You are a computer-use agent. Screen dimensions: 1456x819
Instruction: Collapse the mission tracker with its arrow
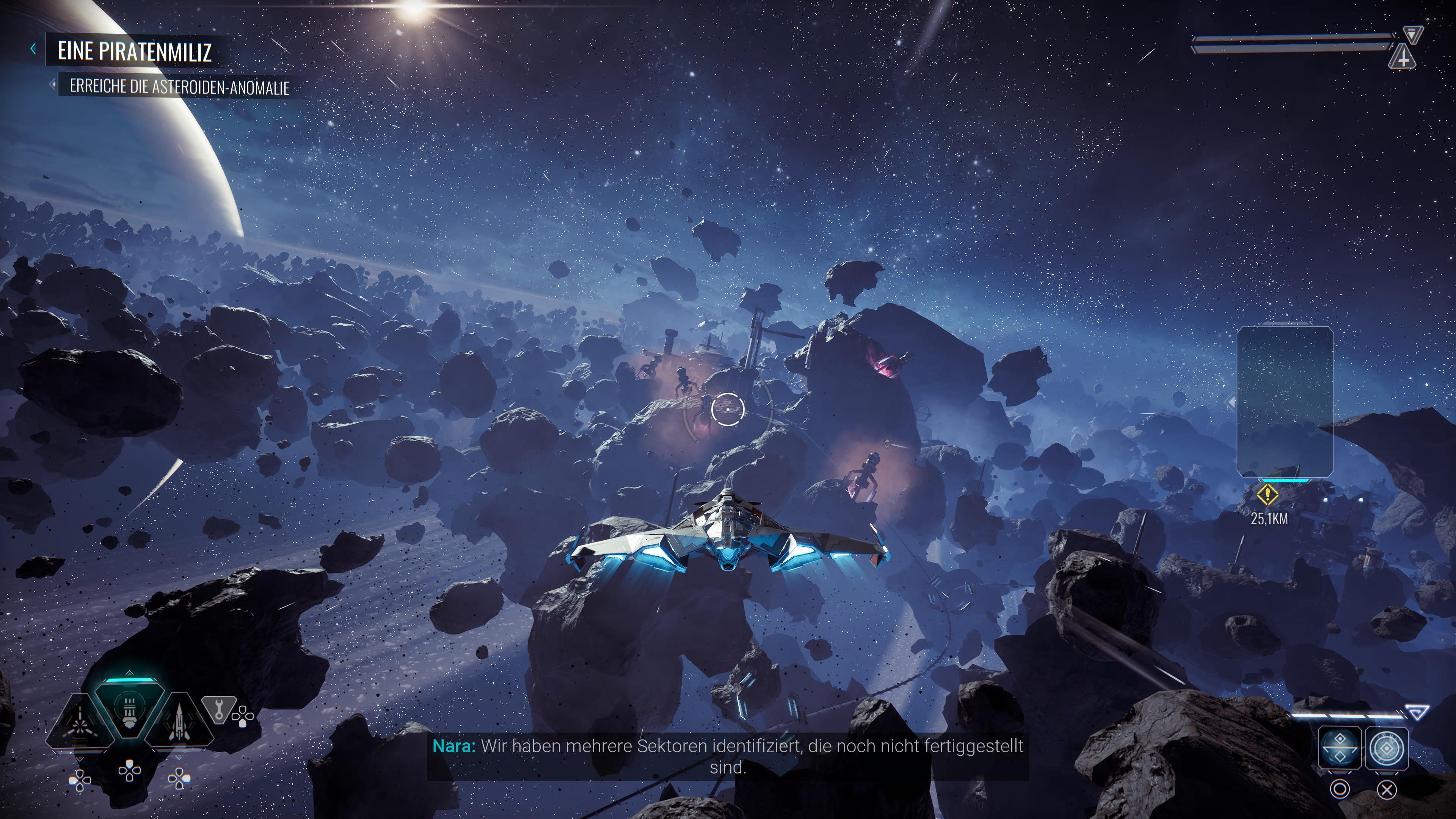click(x=33, y=49)
